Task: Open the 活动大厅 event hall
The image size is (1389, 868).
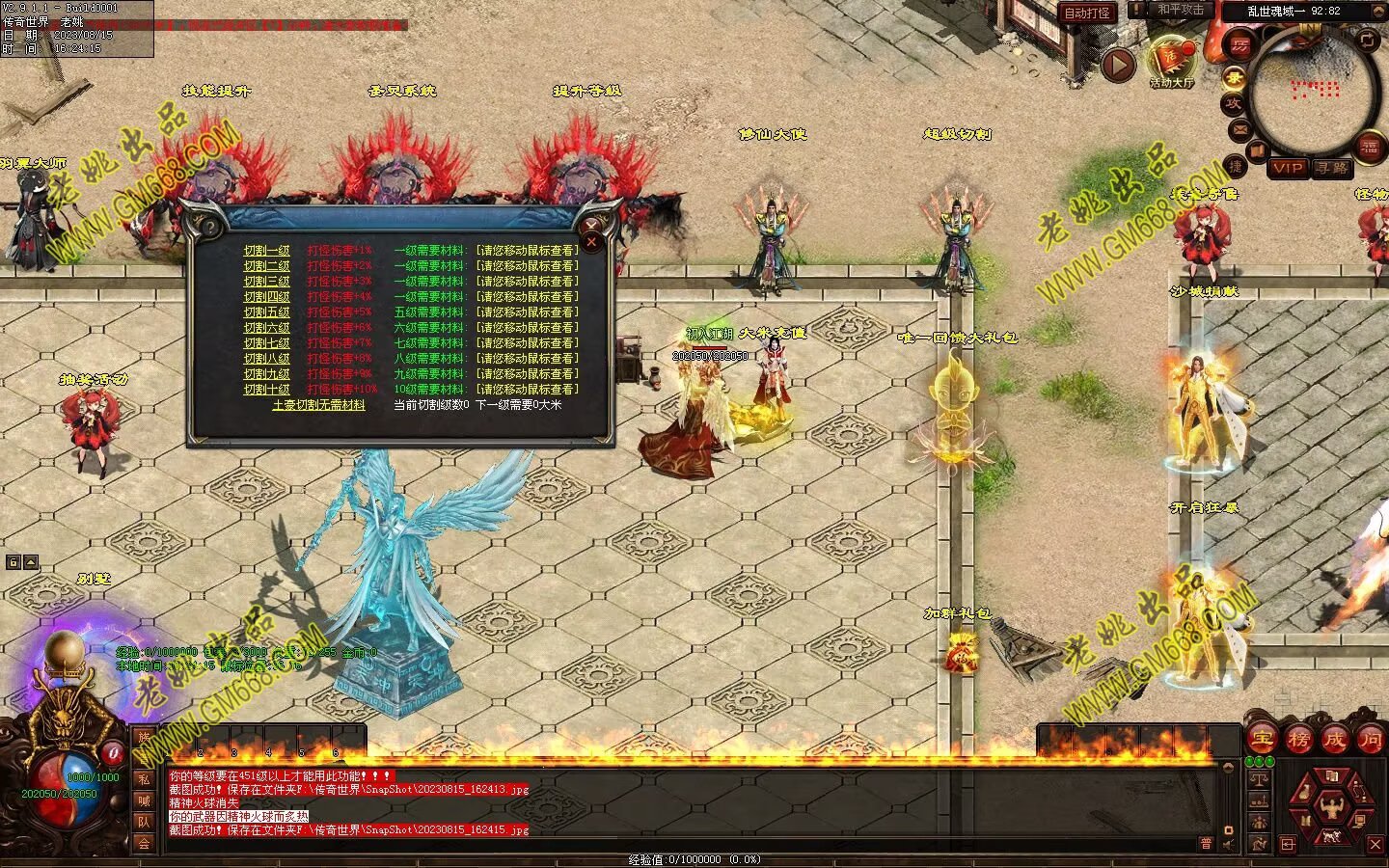Action: click(x=1171, y=64)
